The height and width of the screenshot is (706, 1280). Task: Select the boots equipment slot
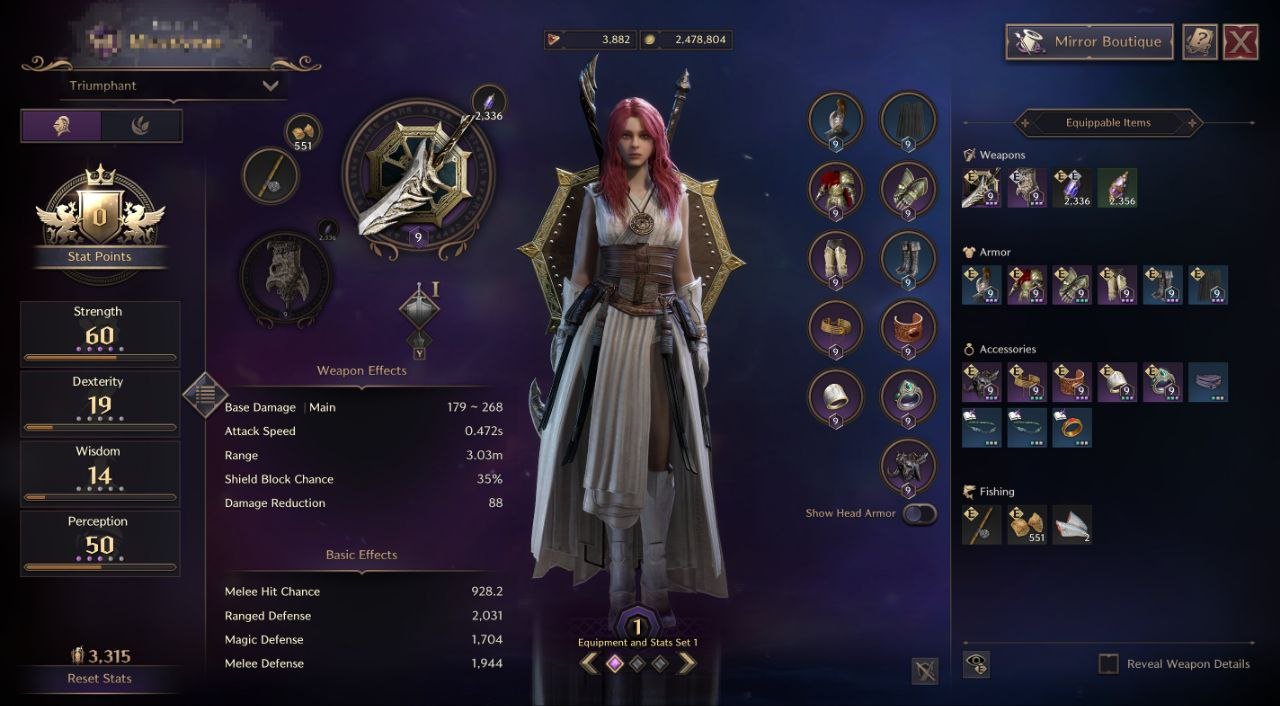tap(908, 259)
